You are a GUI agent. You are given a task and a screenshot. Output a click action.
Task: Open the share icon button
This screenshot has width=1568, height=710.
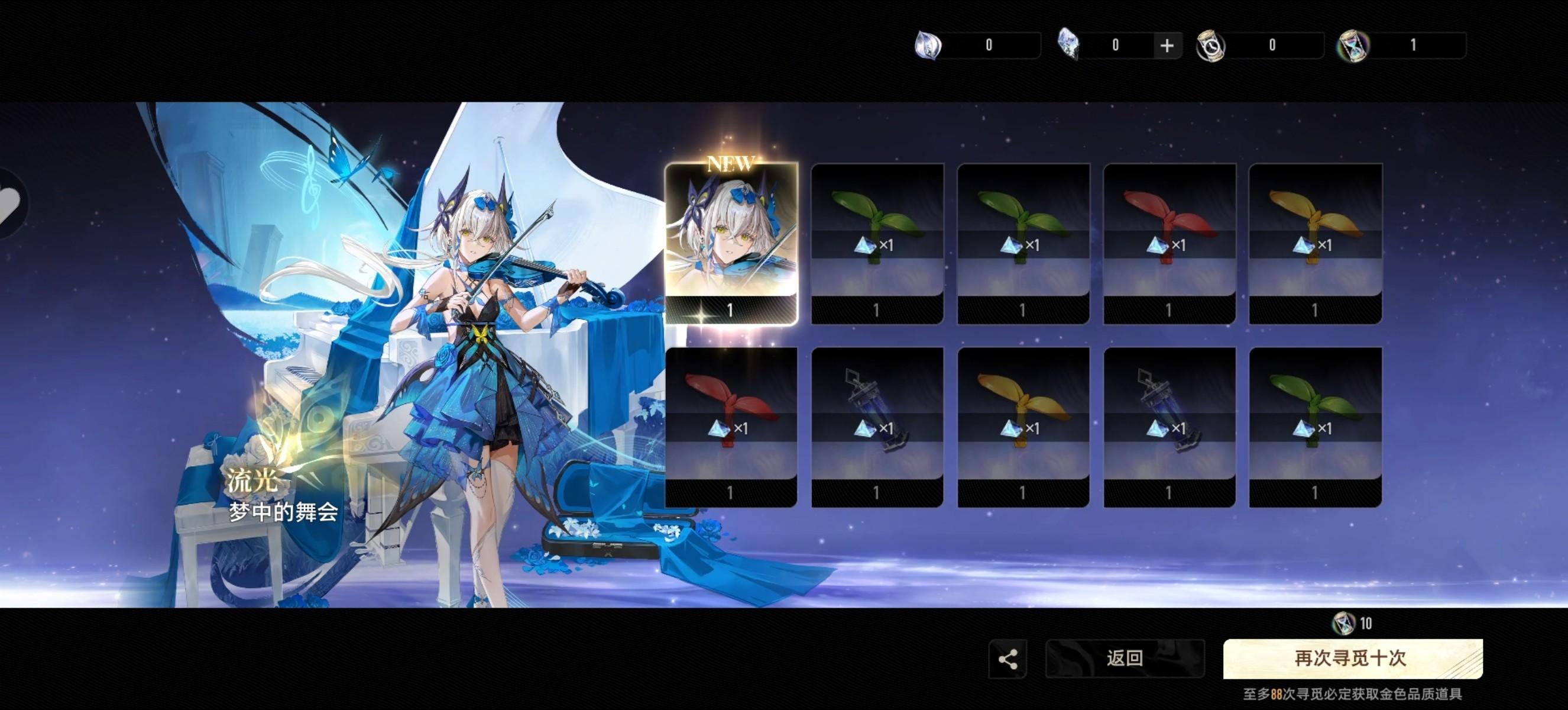point(1007,659)
